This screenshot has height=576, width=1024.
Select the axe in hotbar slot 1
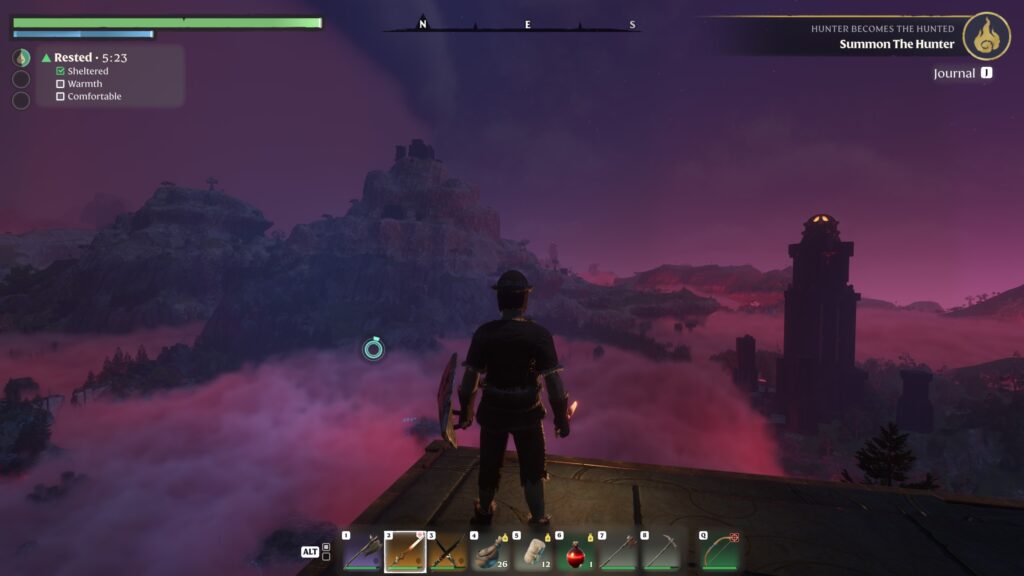[361, 551]
